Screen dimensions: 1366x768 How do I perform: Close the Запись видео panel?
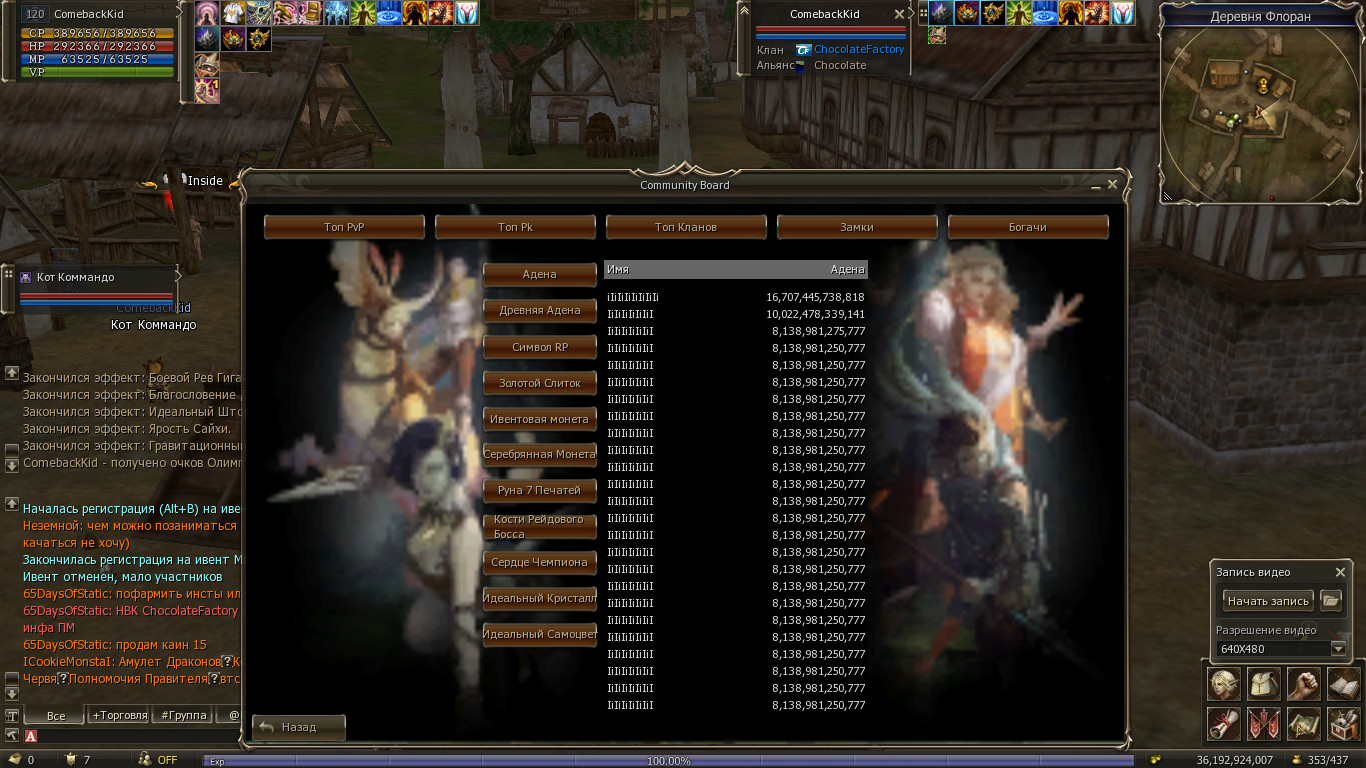point(1340,572)
